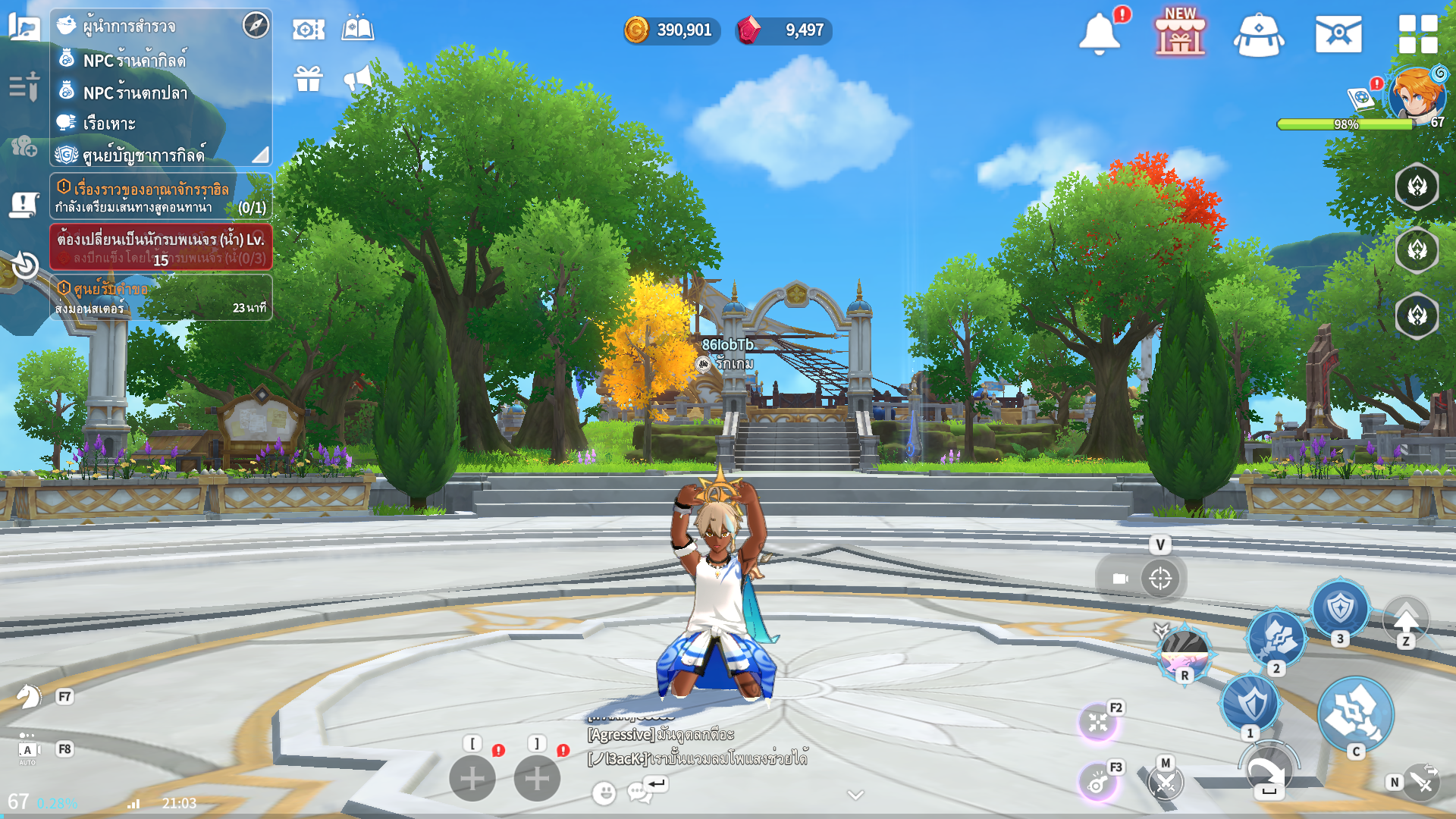
Task: Select ศูนย์บัญชาการกิลด์ guide entry
Action: [143, 155]
